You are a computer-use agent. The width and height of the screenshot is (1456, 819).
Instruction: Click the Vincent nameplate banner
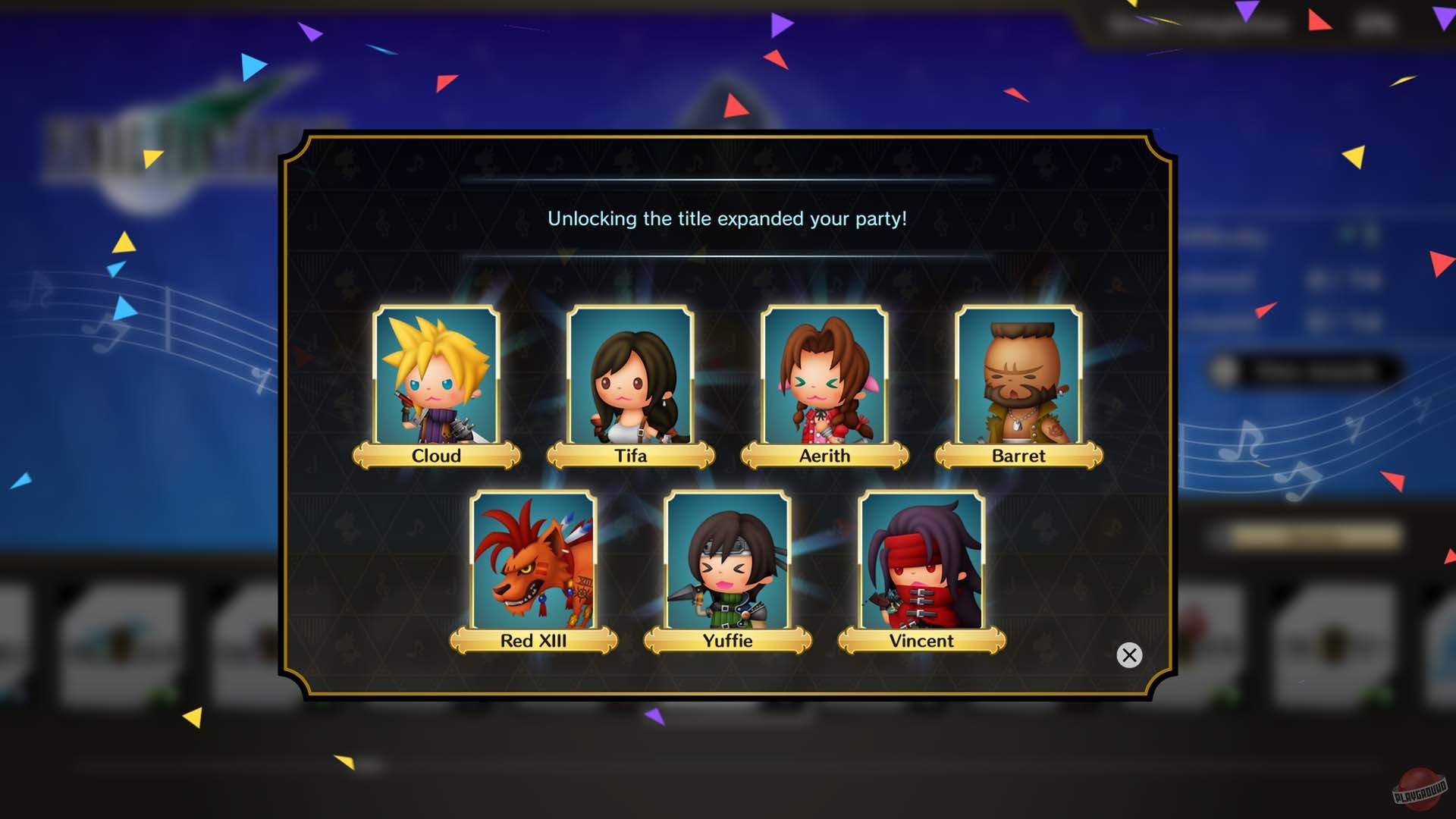(921, 641)
